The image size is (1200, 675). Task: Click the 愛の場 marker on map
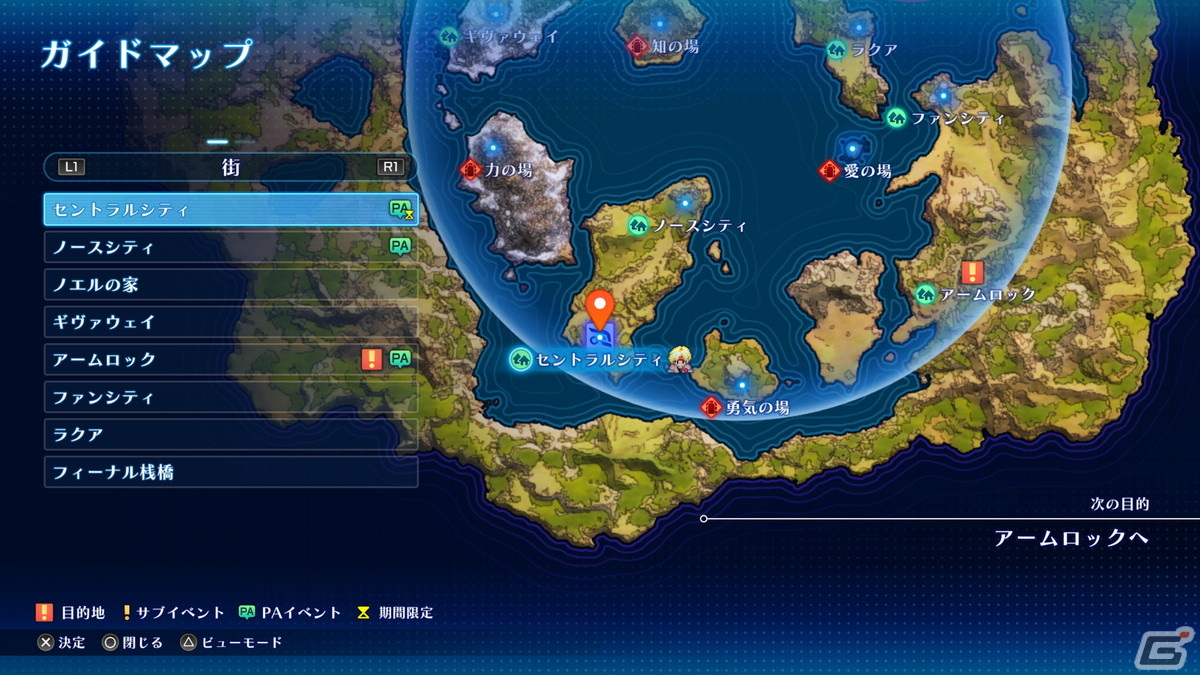(828, 171)
